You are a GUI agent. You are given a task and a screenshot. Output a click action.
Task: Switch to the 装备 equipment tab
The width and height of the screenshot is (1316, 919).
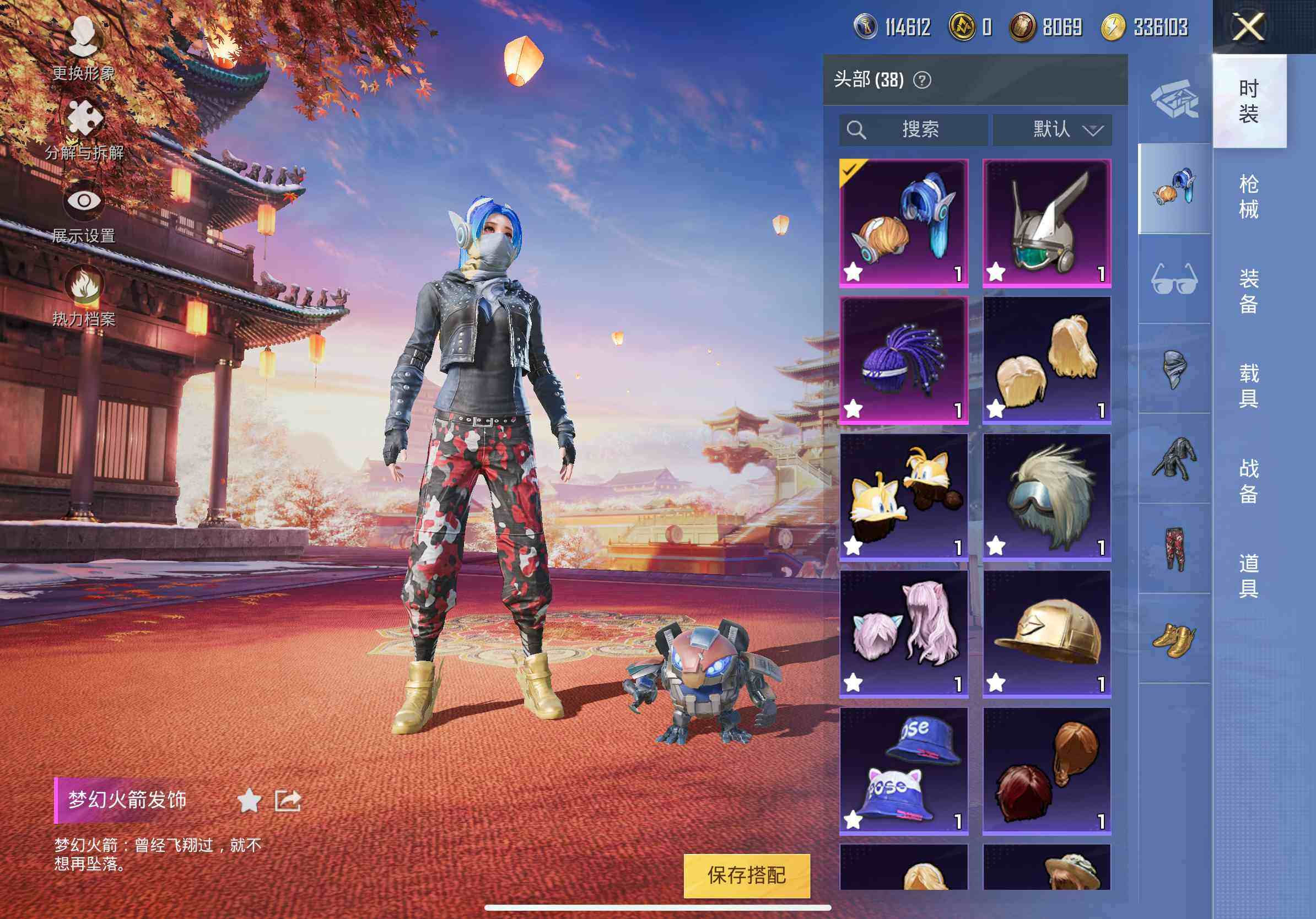1248,291
